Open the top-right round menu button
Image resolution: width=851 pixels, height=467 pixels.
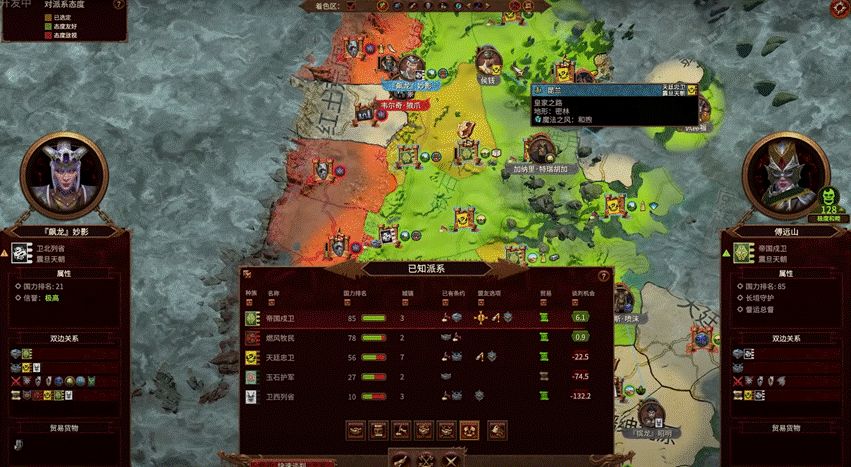(838, 10)
